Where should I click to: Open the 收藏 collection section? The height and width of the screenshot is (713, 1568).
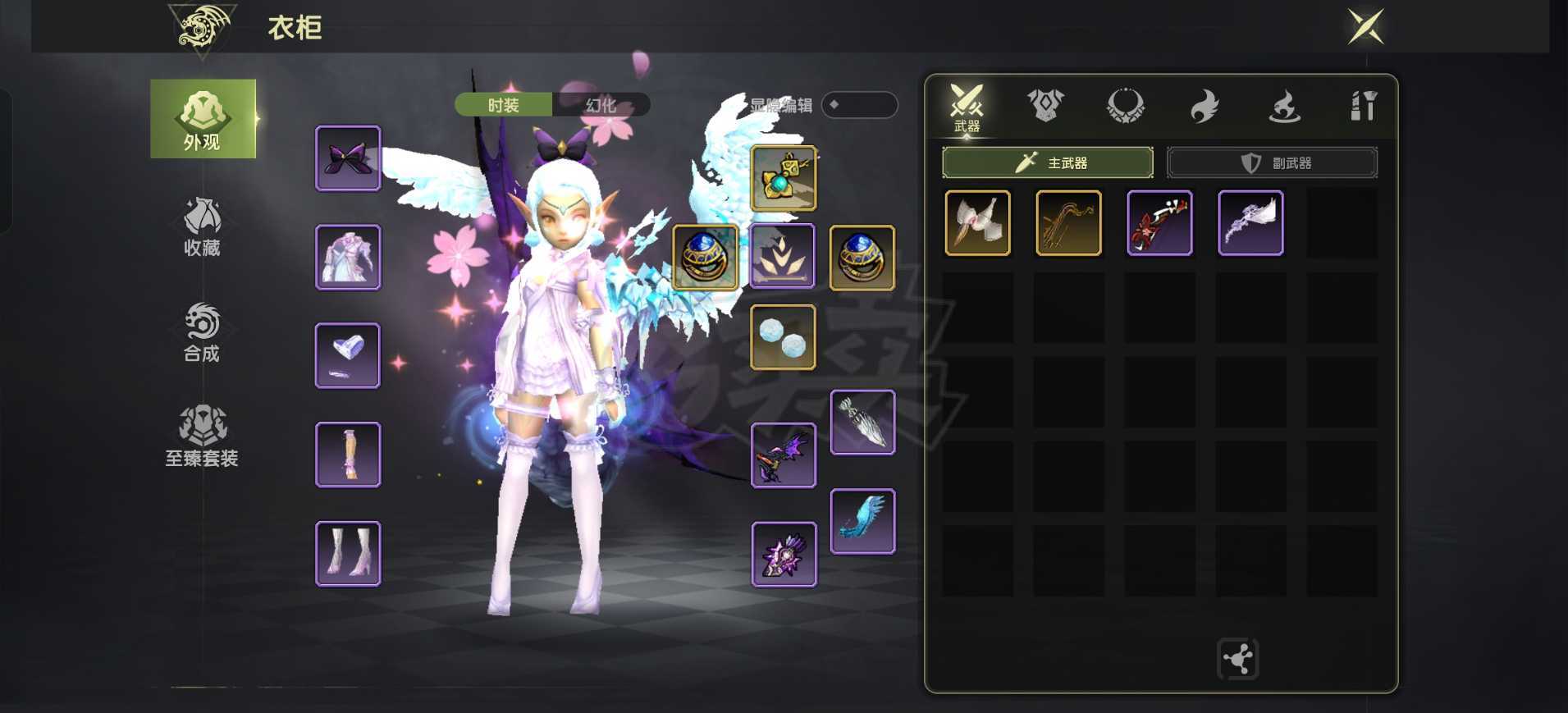coord(203,226)
